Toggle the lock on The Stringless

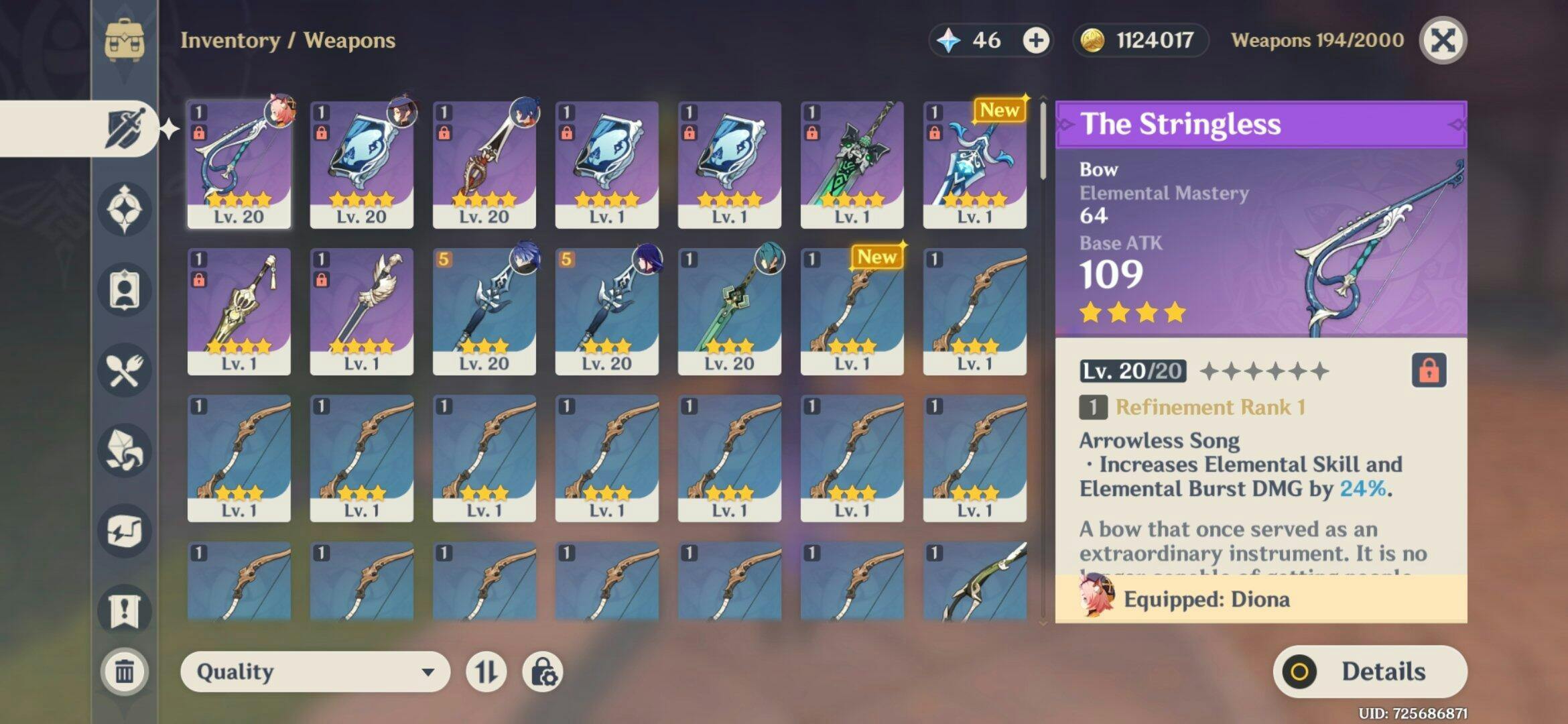pos(1429,370)
